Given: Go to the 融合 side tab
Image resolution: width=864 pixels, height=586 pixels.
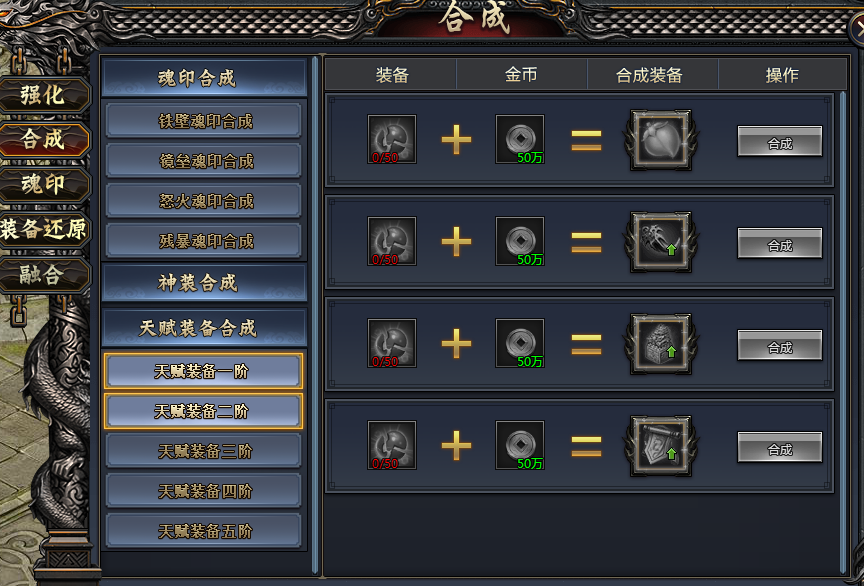Looking at the screenshot, I should (x=45, y=274).
